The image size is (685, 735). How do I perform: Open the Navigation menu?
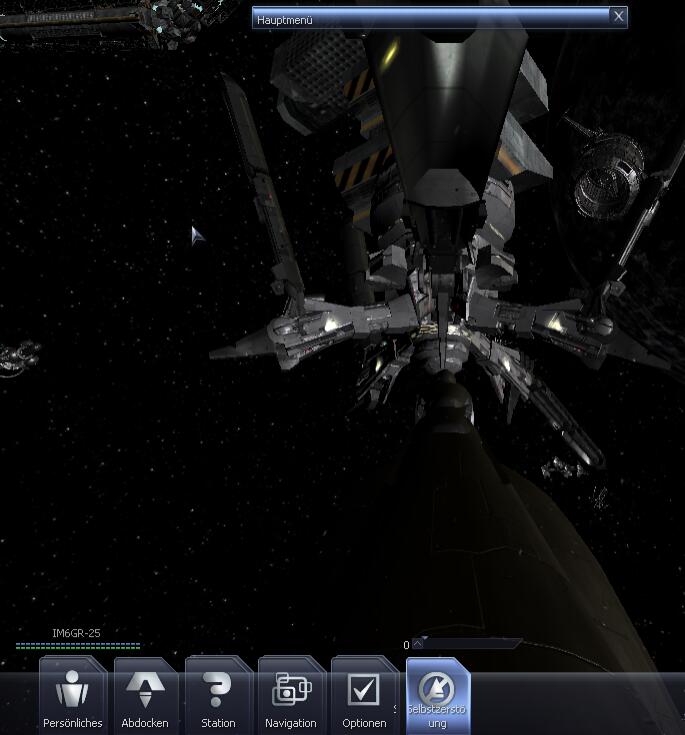click(x=291, y=695)
